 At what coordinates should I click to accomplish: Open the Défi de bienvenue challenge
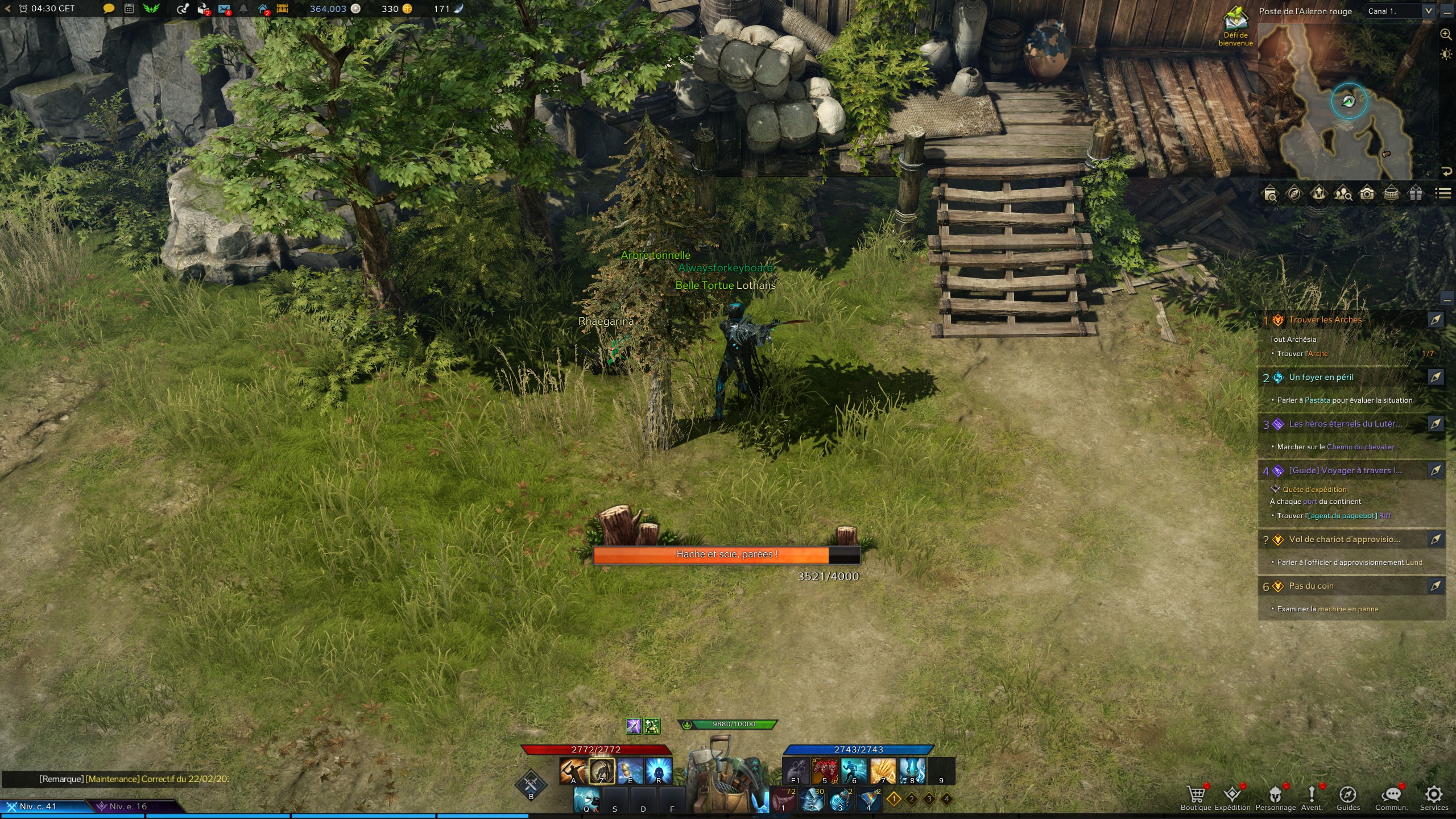[x=1235, y=26]
